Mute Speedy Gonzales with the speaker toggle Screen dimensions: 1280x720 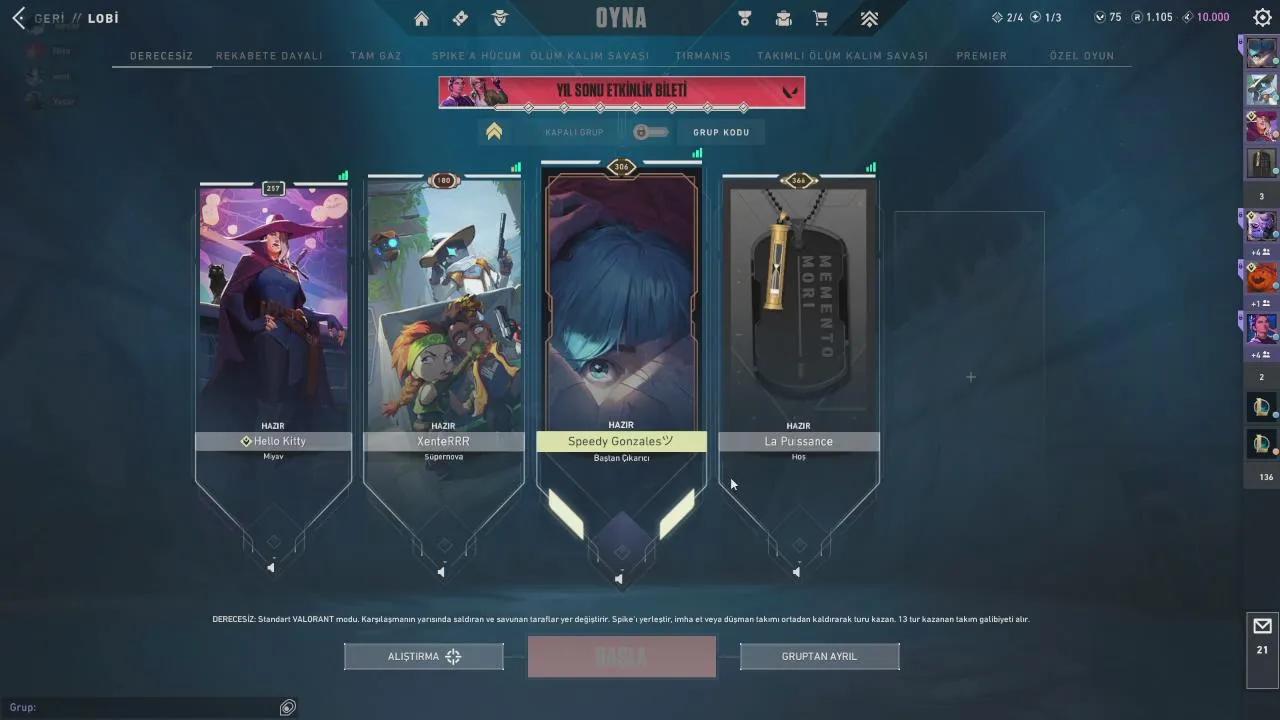pos(618,578)
